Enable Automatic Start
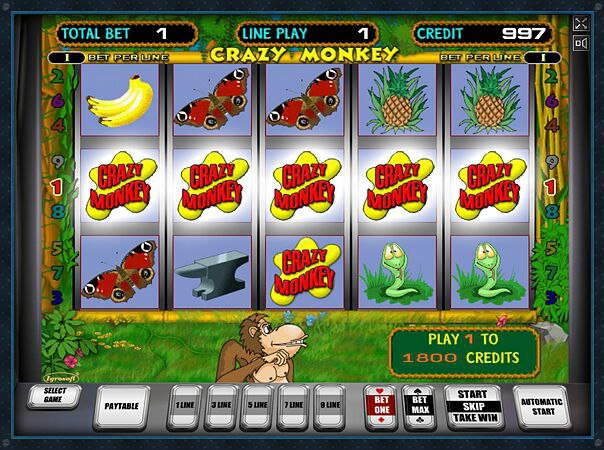604x450 pixels. (x=541, y=404)
